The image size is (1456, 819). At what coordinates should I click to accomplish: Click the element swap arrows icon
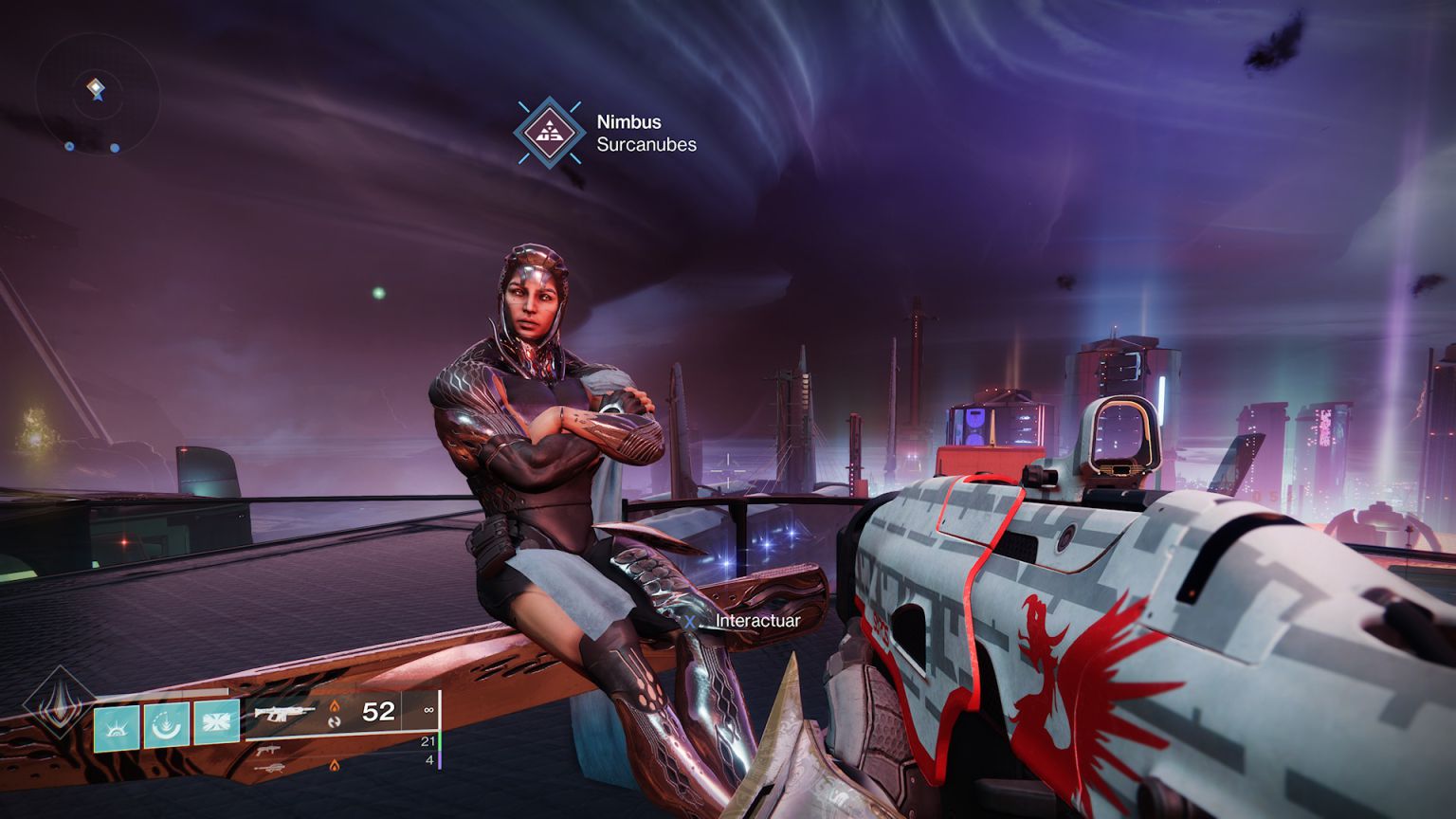coord(335,723)
